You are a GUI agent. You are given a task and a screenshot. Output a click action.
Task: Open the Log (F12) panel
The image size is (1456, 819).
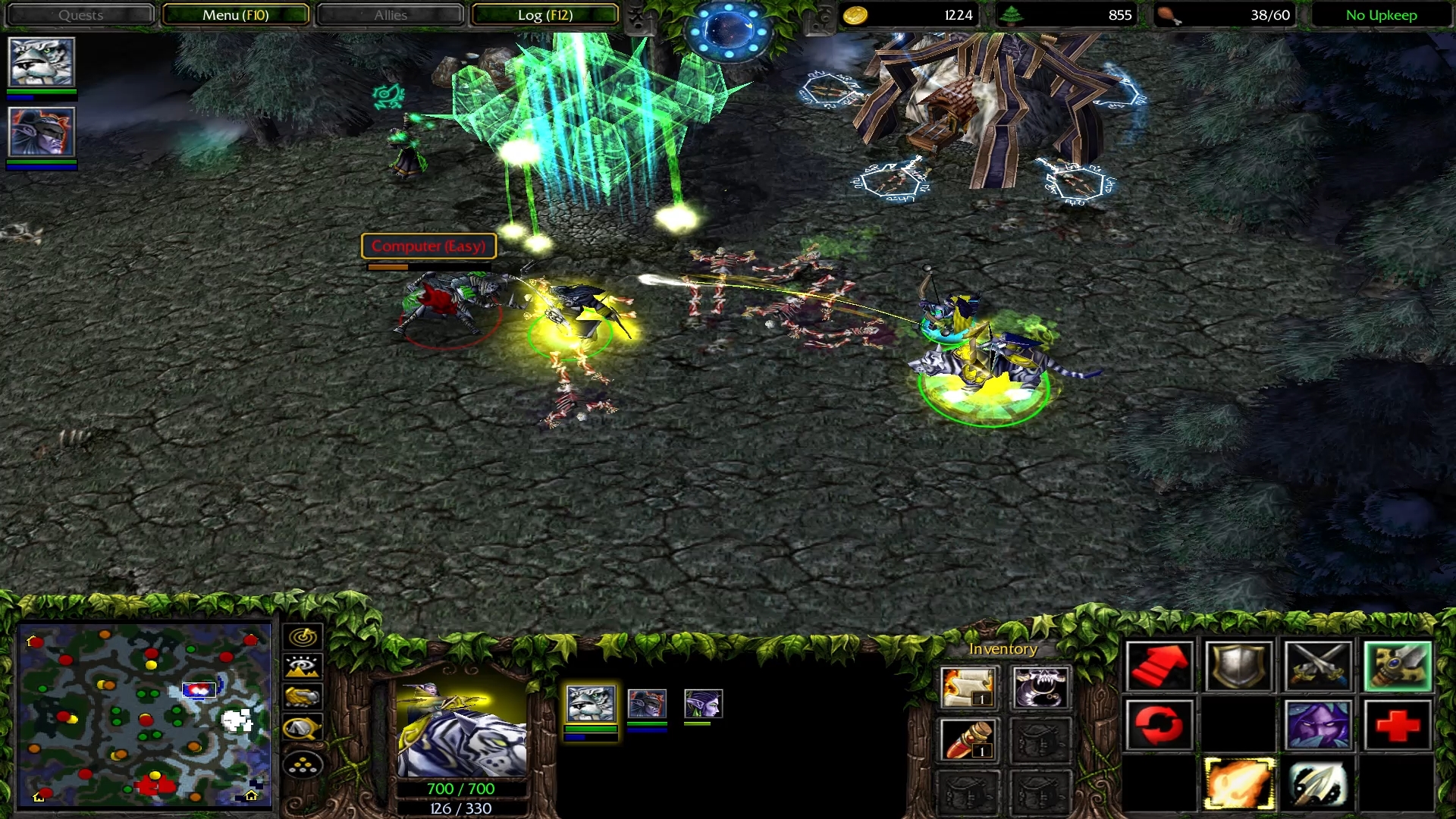(544, 15)
